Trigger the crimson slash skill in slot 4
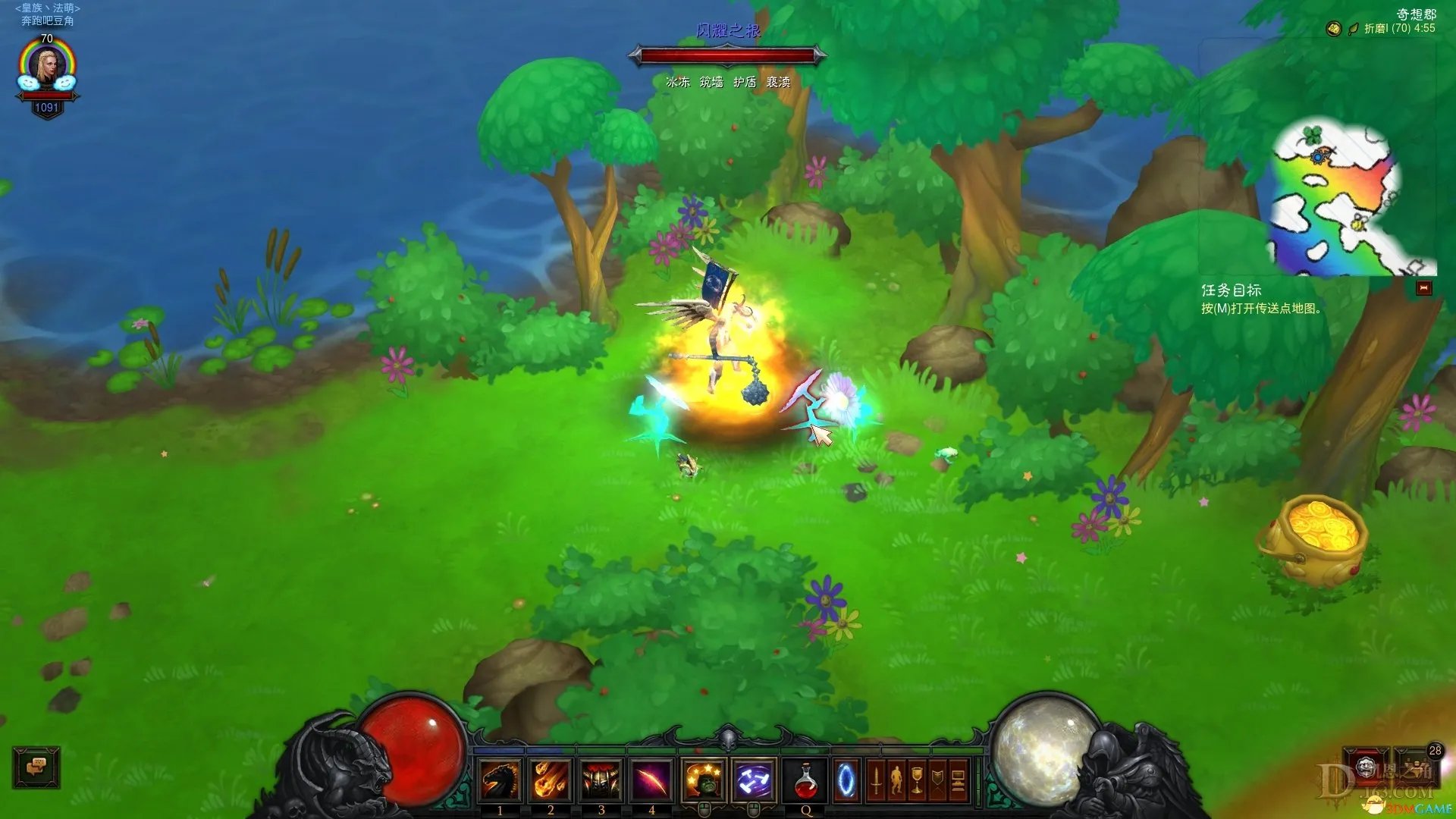1456x819 pixels. (651, 780)
